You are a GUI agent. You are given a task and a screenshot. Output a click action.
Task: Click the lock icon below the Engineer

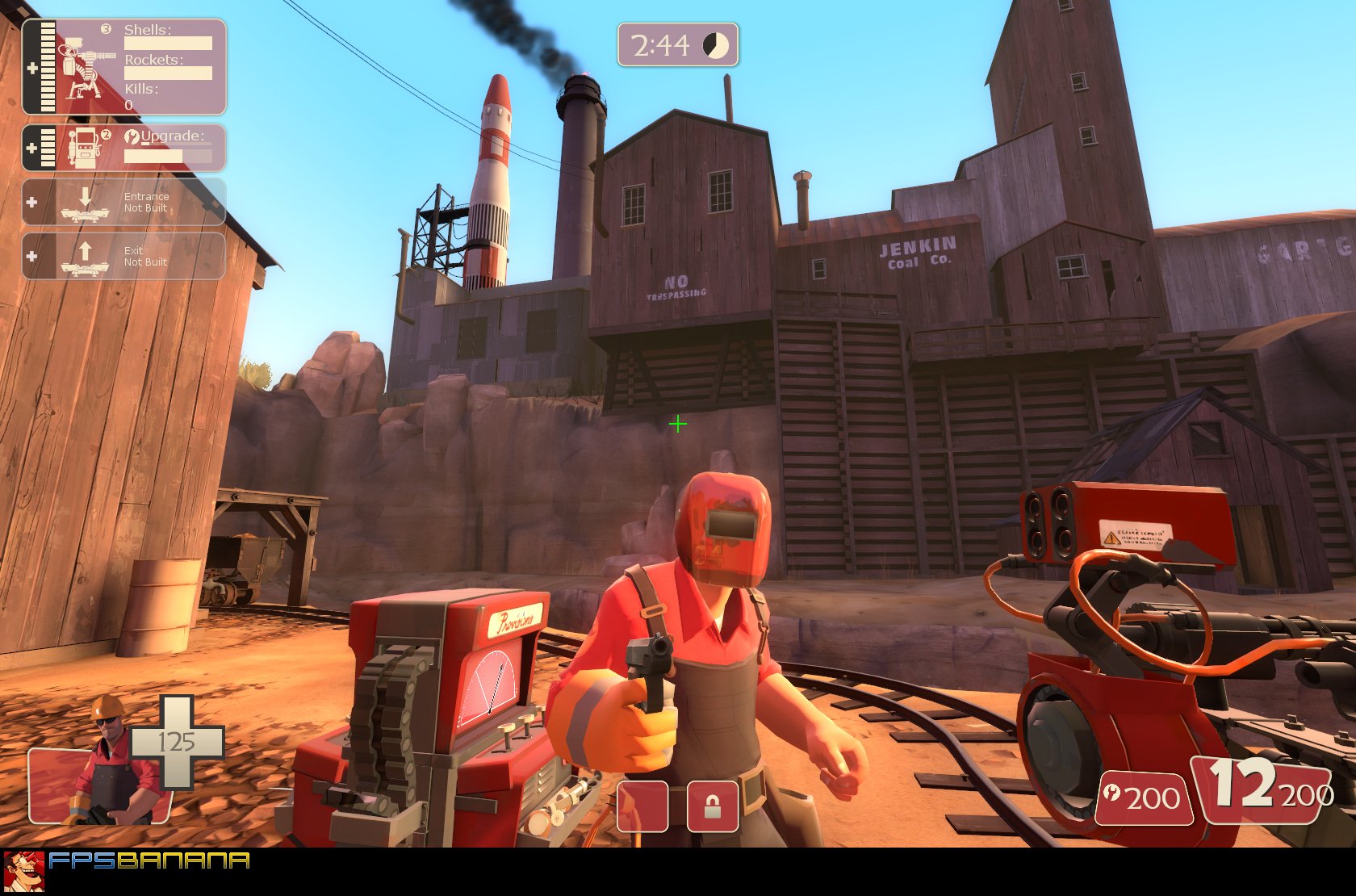pos(714,807)
